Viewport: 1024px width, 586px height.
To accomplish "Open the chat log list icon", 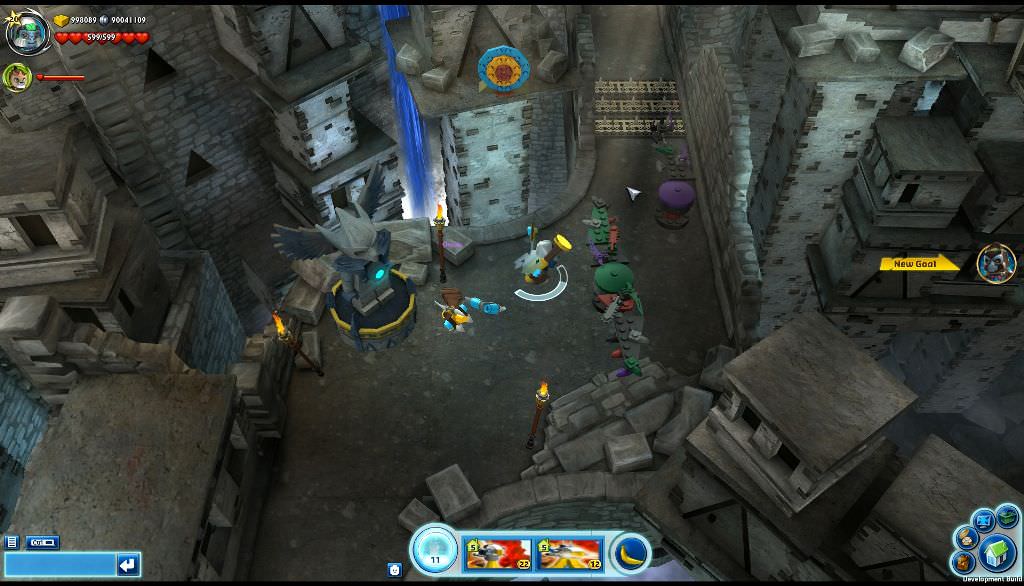I will point(11,542).
